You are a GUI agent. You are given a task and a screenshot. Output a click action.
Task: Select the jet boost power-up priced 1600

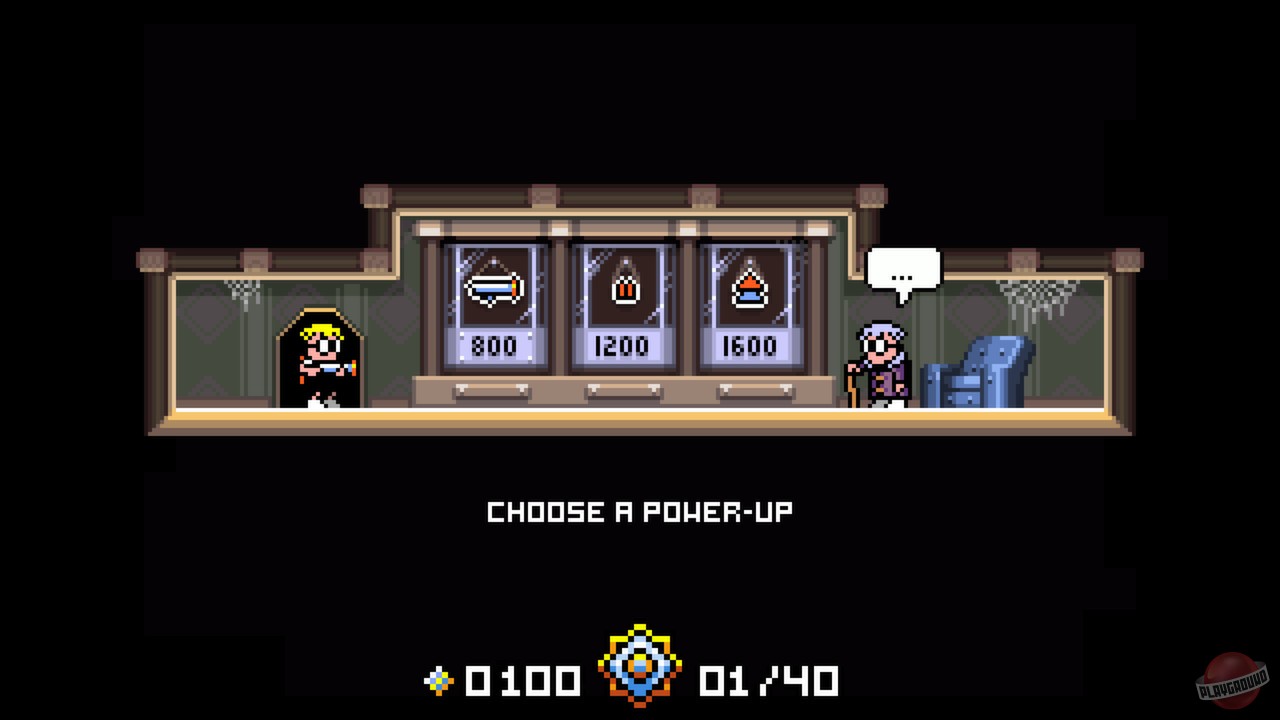tap(750, 288)
